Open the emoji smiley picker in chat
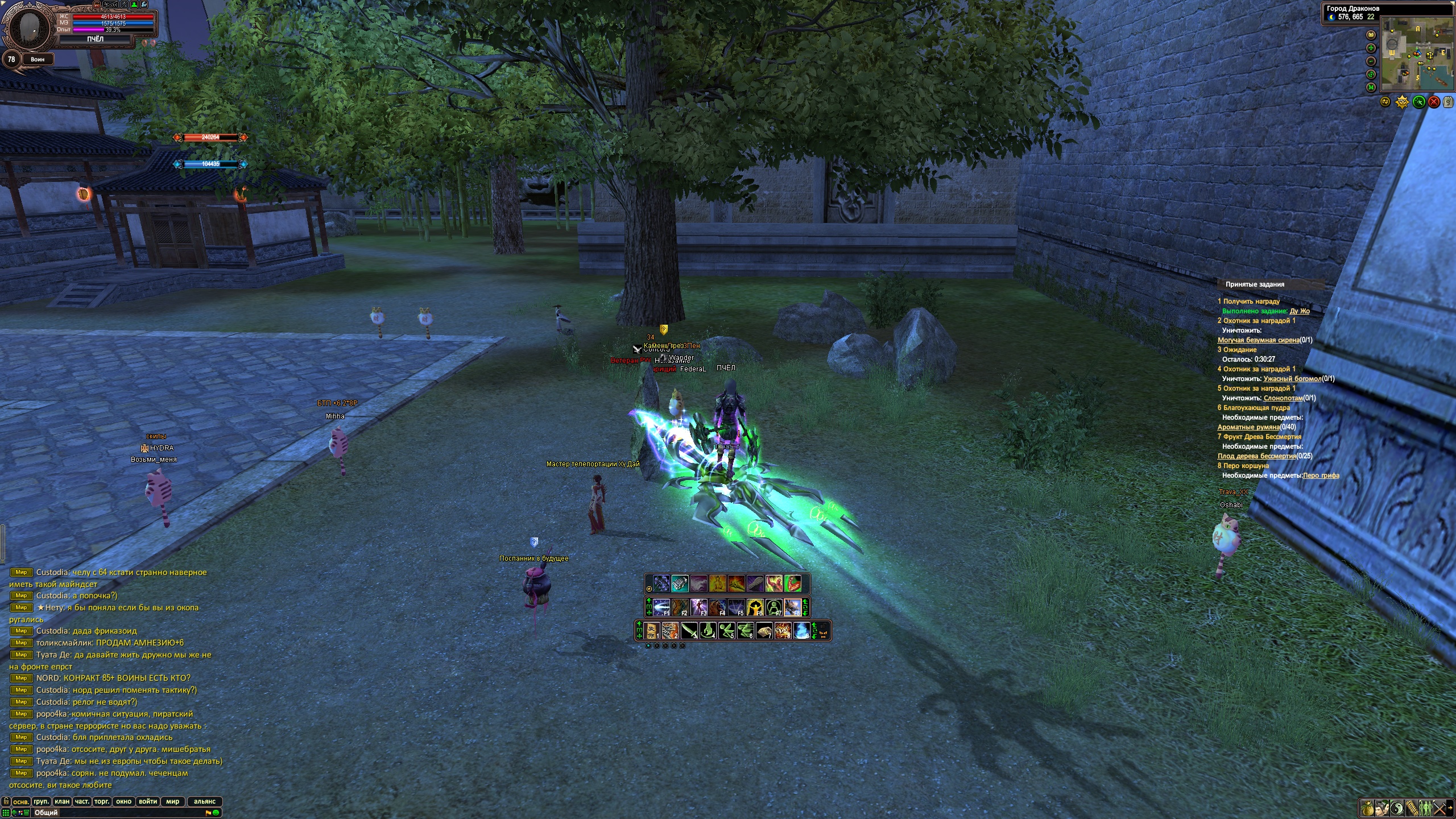The height and width of the screenshot is (819, 1456). (x=216, y=813)
